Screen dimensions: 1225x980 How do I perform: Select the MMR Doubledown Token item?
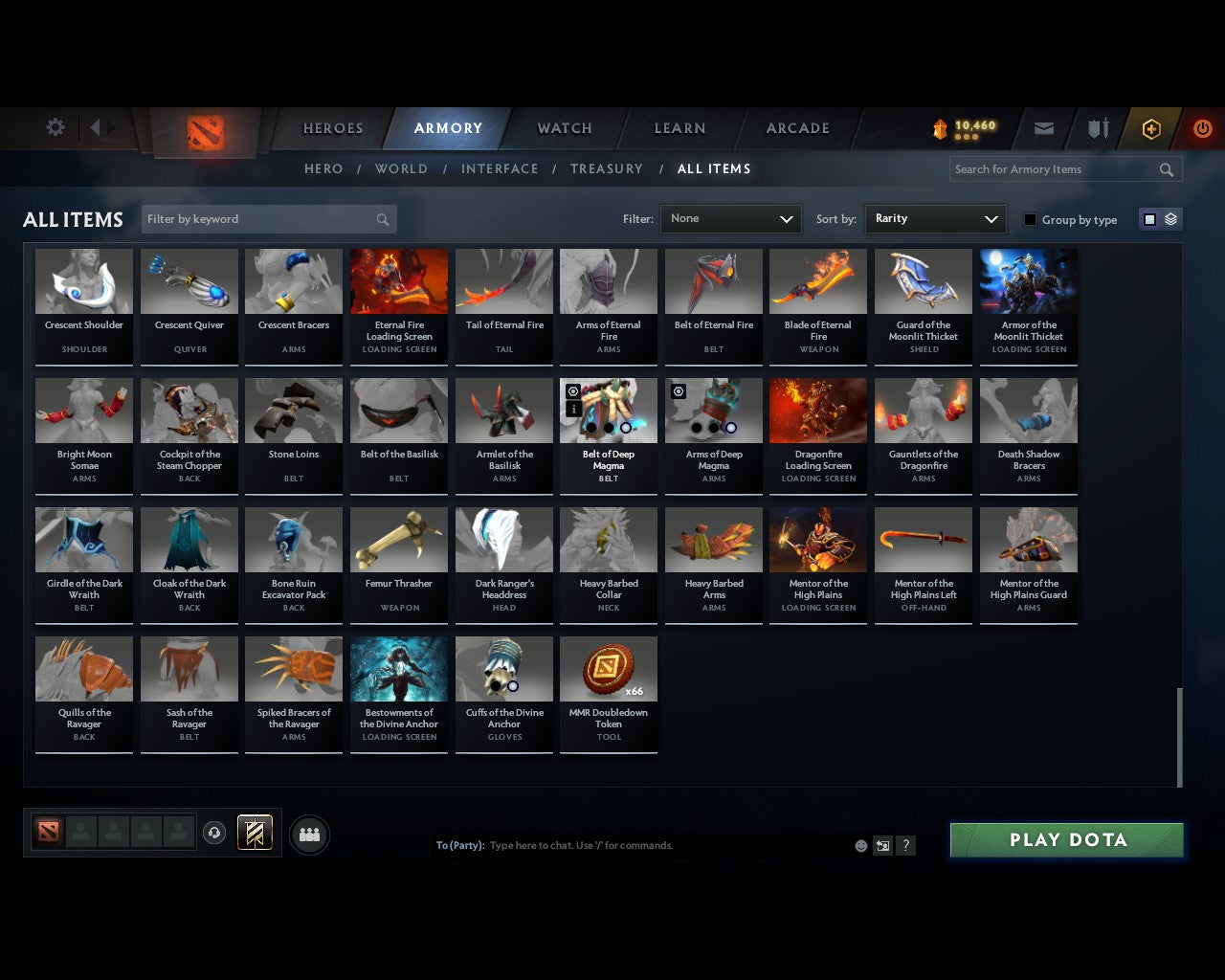(609, 668)
